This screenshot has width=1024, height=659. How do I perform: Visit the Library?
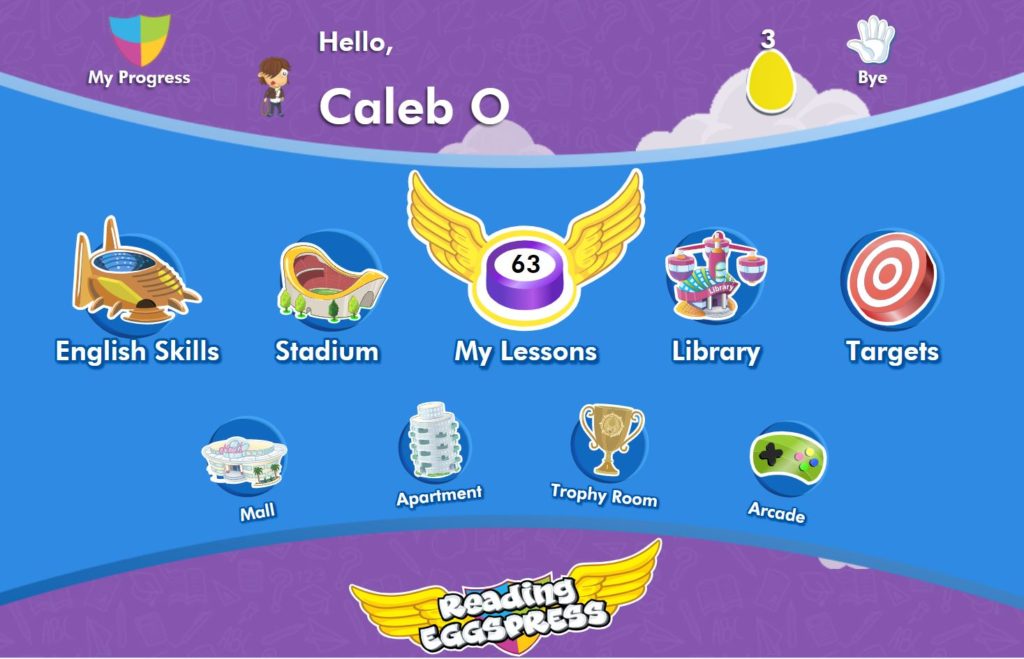(715, 276)
